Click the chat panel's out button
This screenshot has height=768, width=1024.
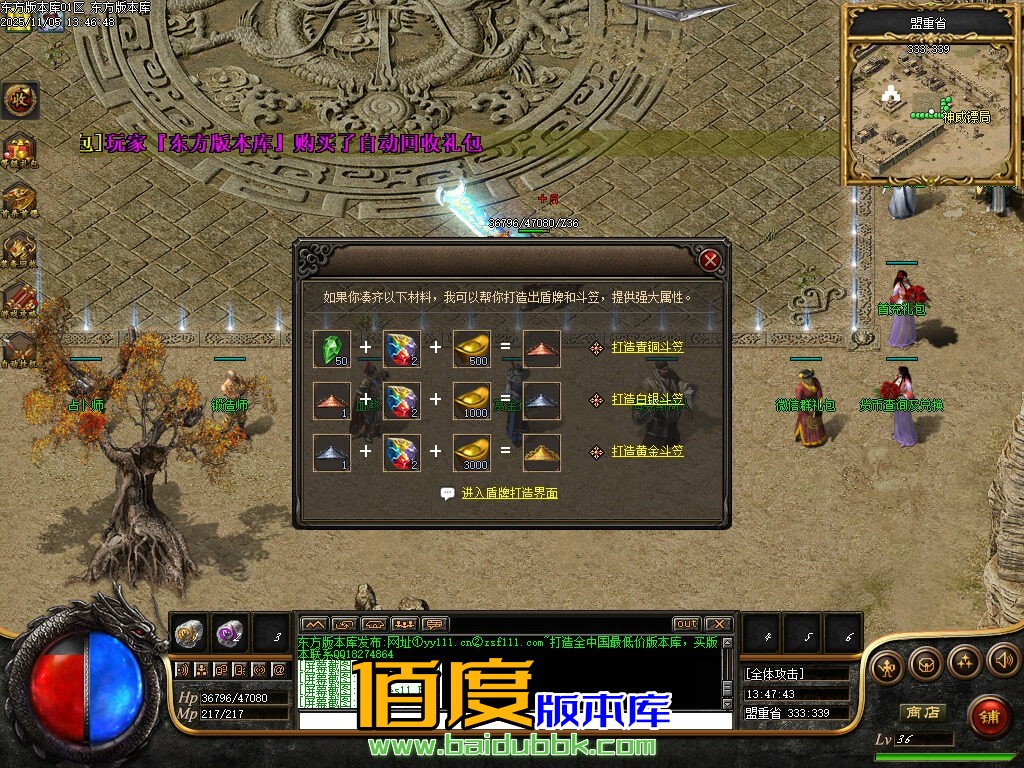(686, 624)
